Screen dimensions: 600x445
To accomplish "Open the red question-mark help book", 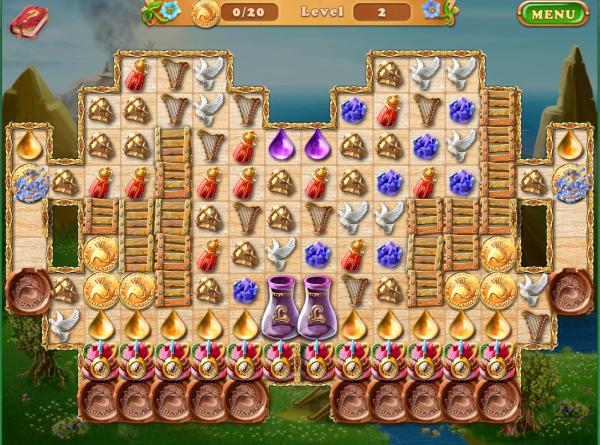I will [28, 20].
